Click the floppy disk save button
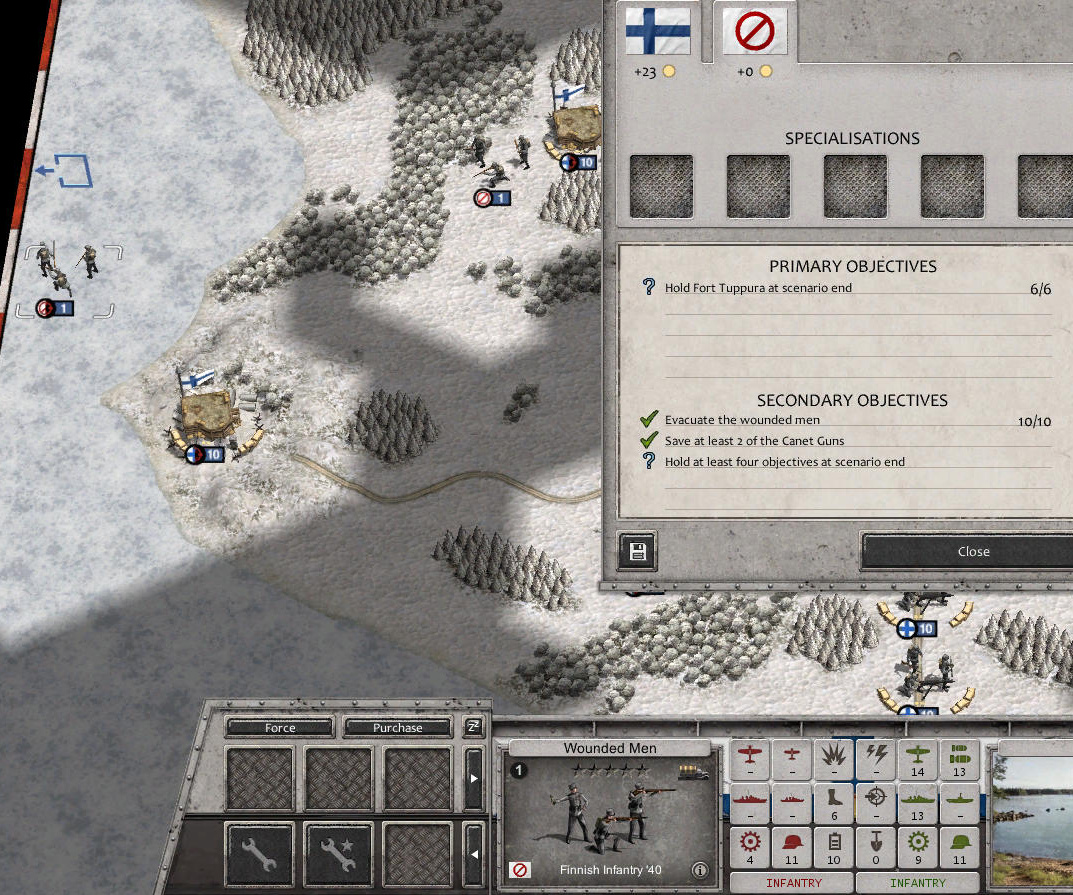The height and width of the screenshot is (895, 1073). pyautogui.click(x=638, y=551)
